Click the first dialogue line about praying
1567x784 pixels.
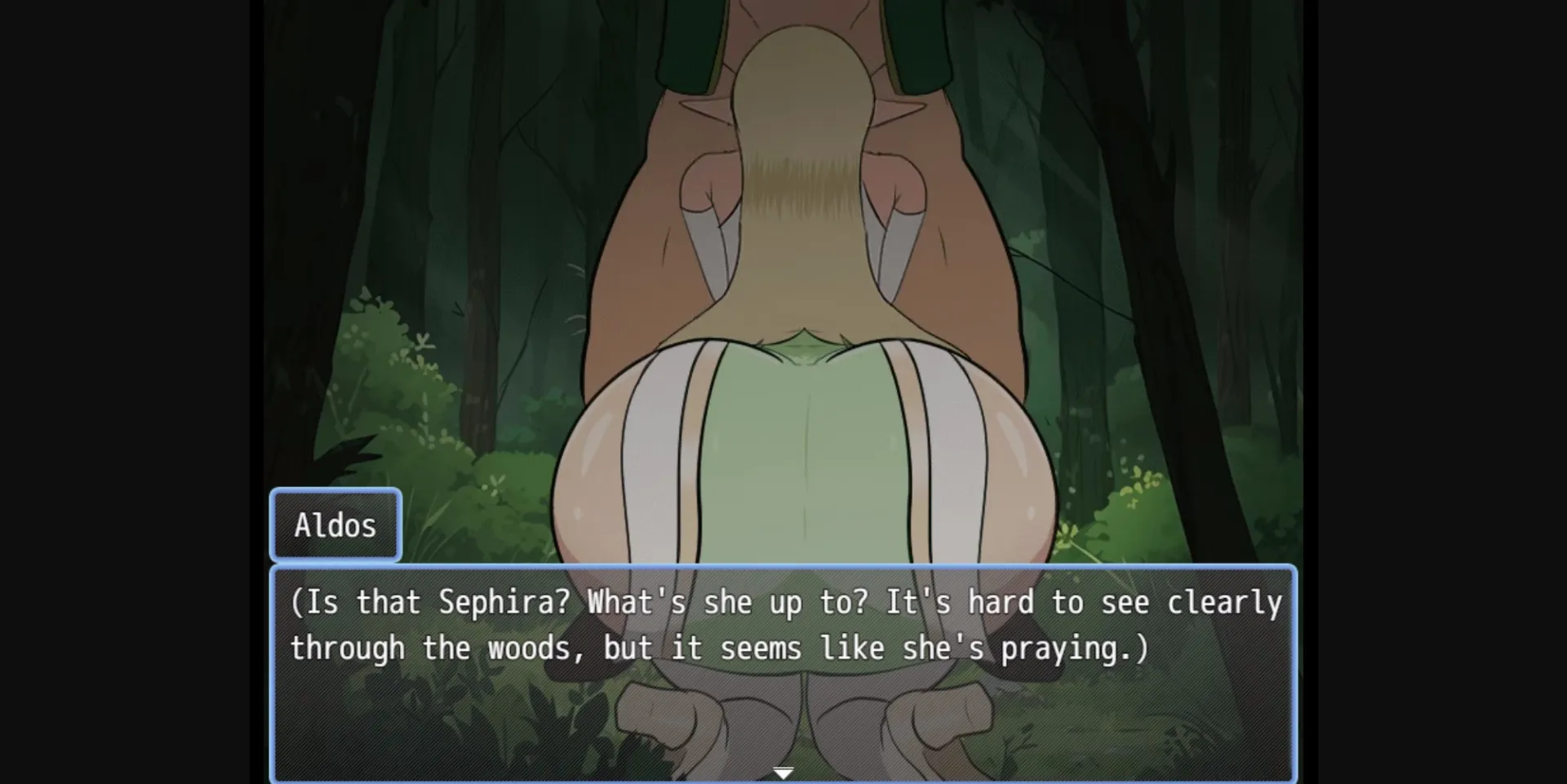(x=783, y=601)
